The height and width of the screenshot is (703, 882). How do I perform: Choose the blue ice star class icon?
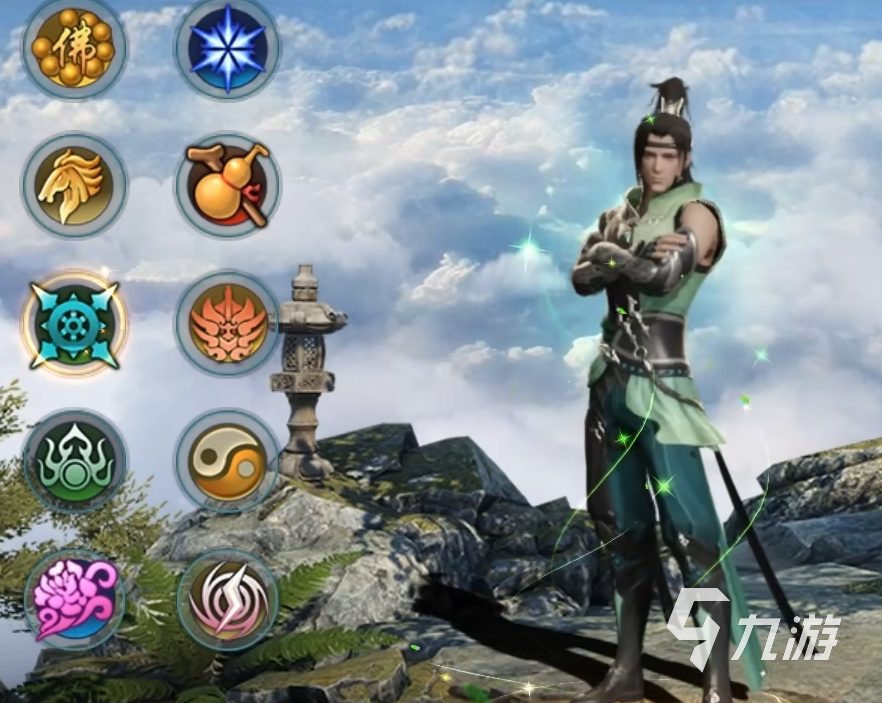(227, 47)
